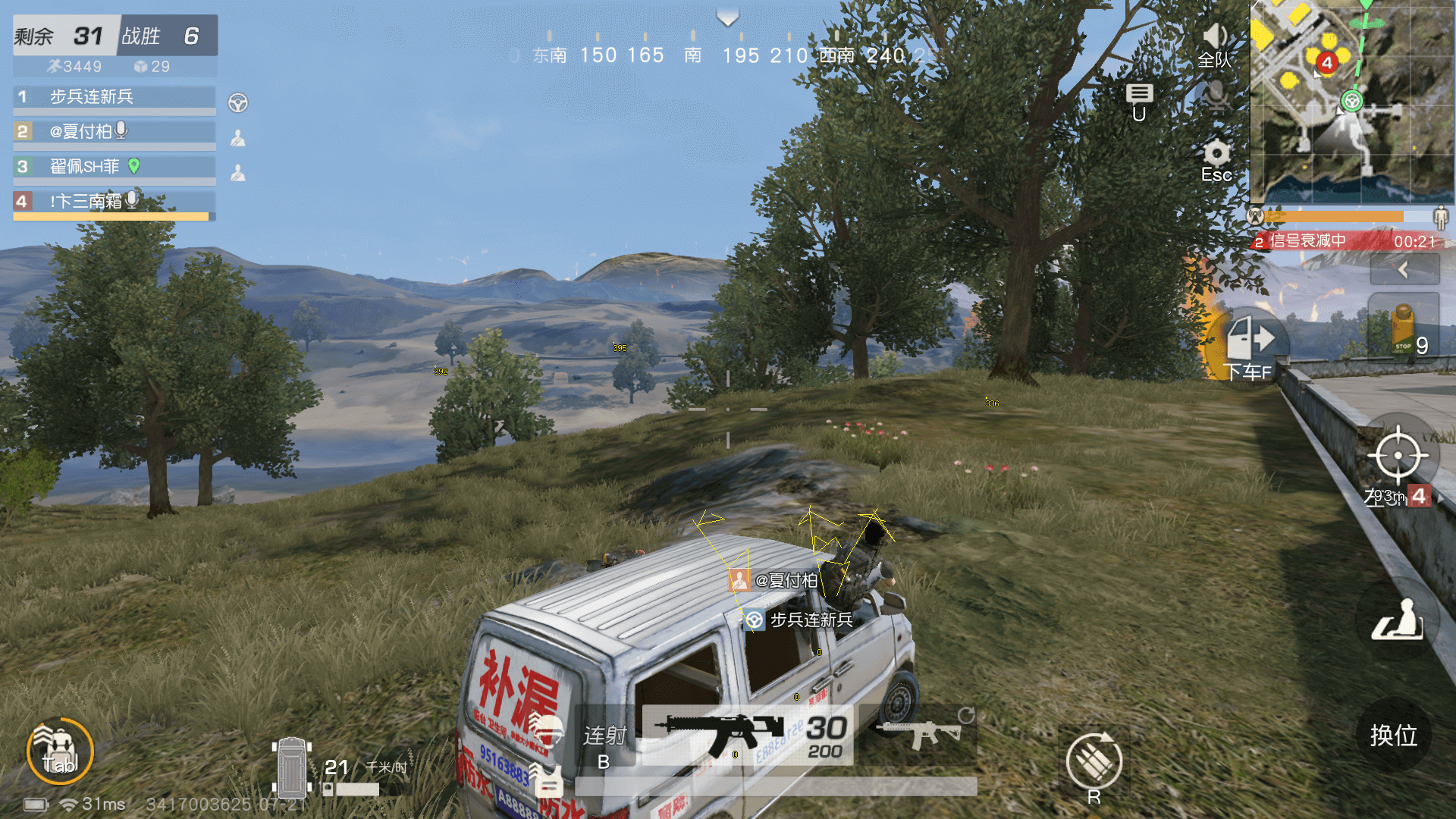Collapse the item side panel arrow
The width and height of the screenshot is (1456, 819).
tap(1404, 269)
